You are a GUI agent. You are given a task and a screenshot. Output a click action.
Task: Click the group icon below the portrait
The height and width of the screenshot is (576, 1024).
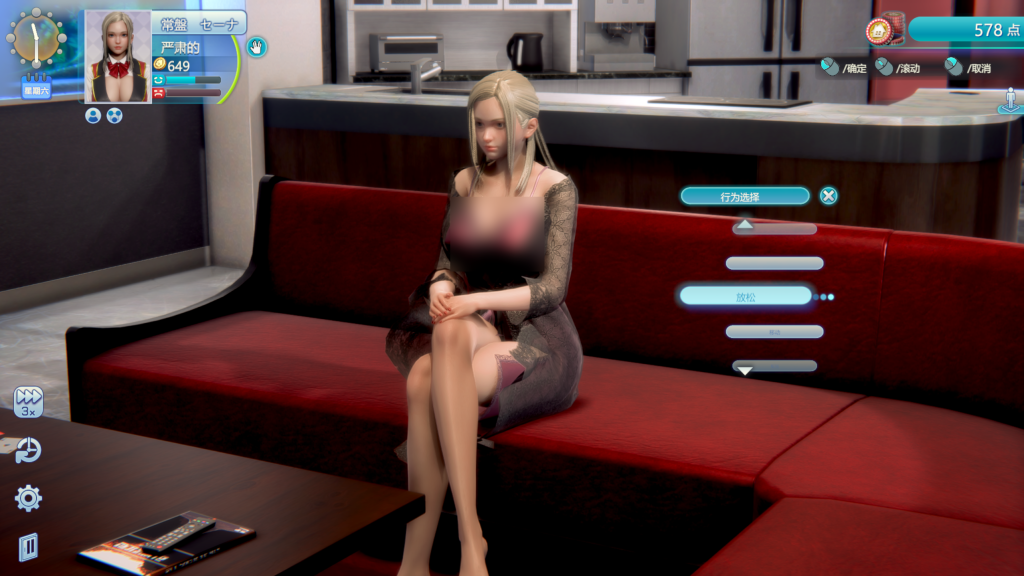point(114,116)
